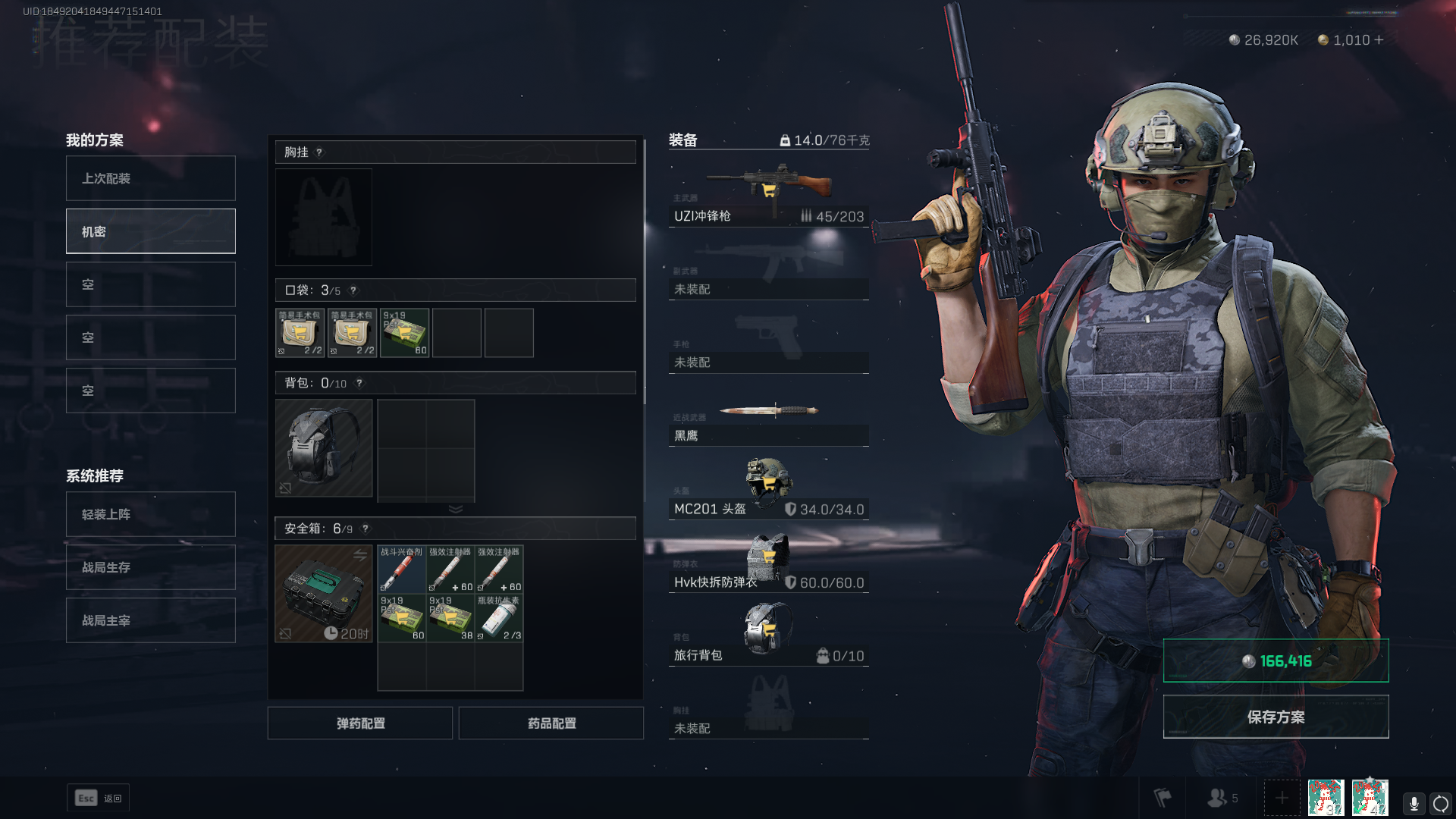The width and height of the screenshot is (1456, 819).
Task: Select the 黑鹰 melee knife slot
Action: [x=768, y=421]
